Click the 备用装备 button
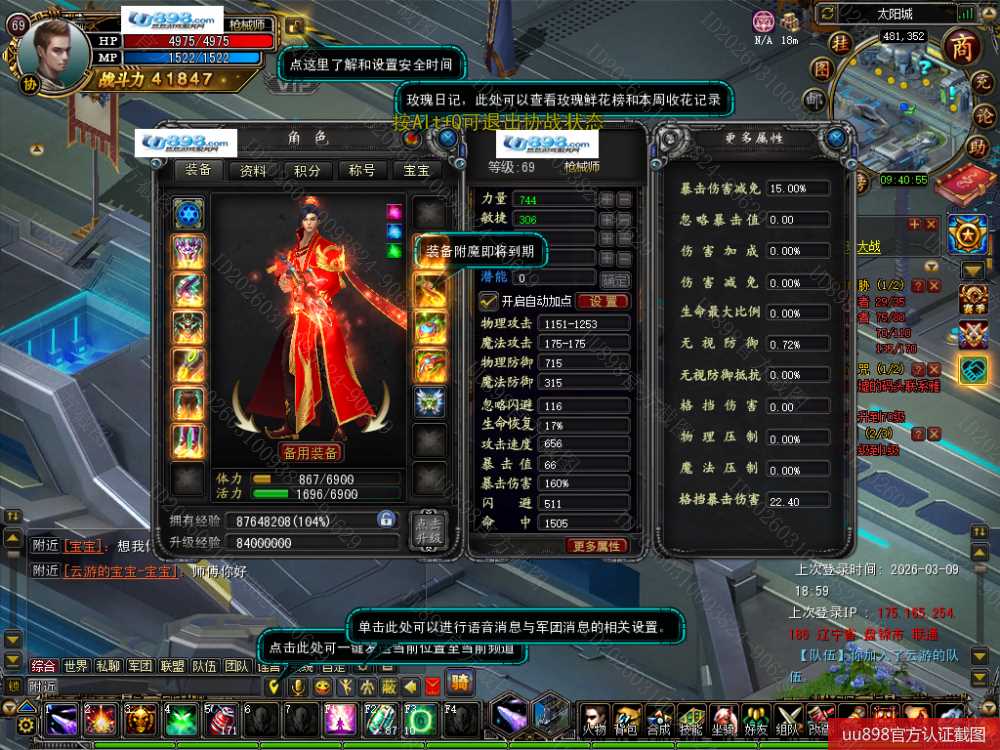 310,452
